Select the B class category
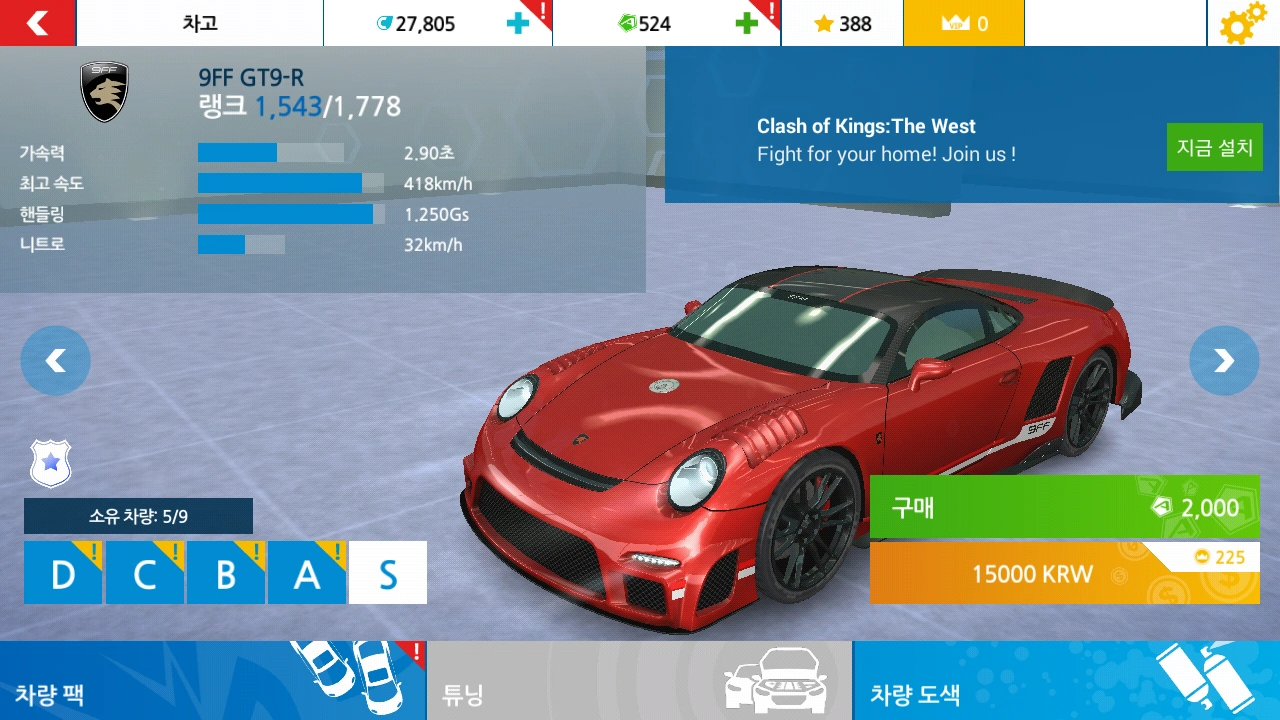 225,572
